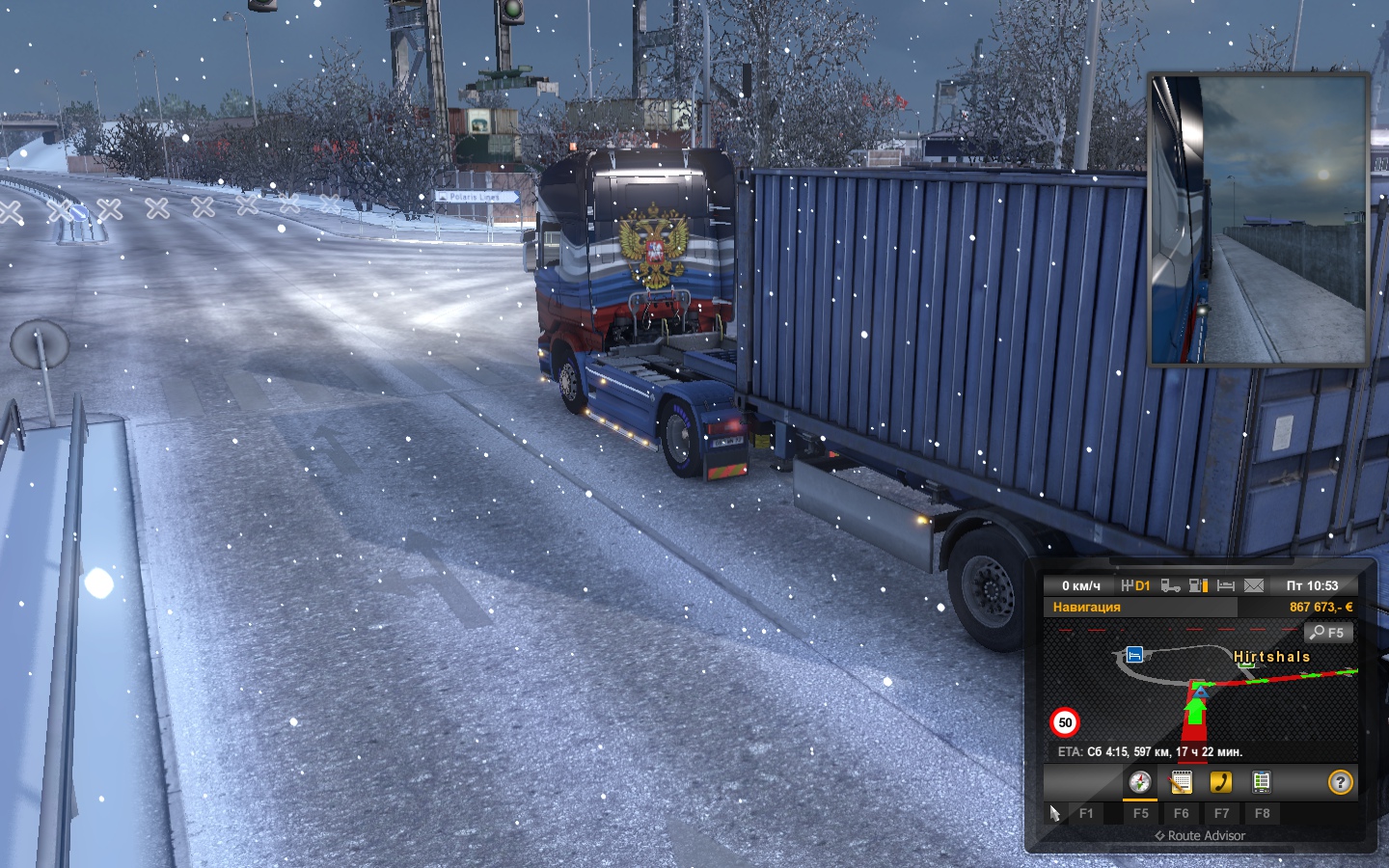Image resolution: width=1389 pixels, height=868 pixels.
Task: Click the bed rest indicator icon
Action: point(1226,585)
